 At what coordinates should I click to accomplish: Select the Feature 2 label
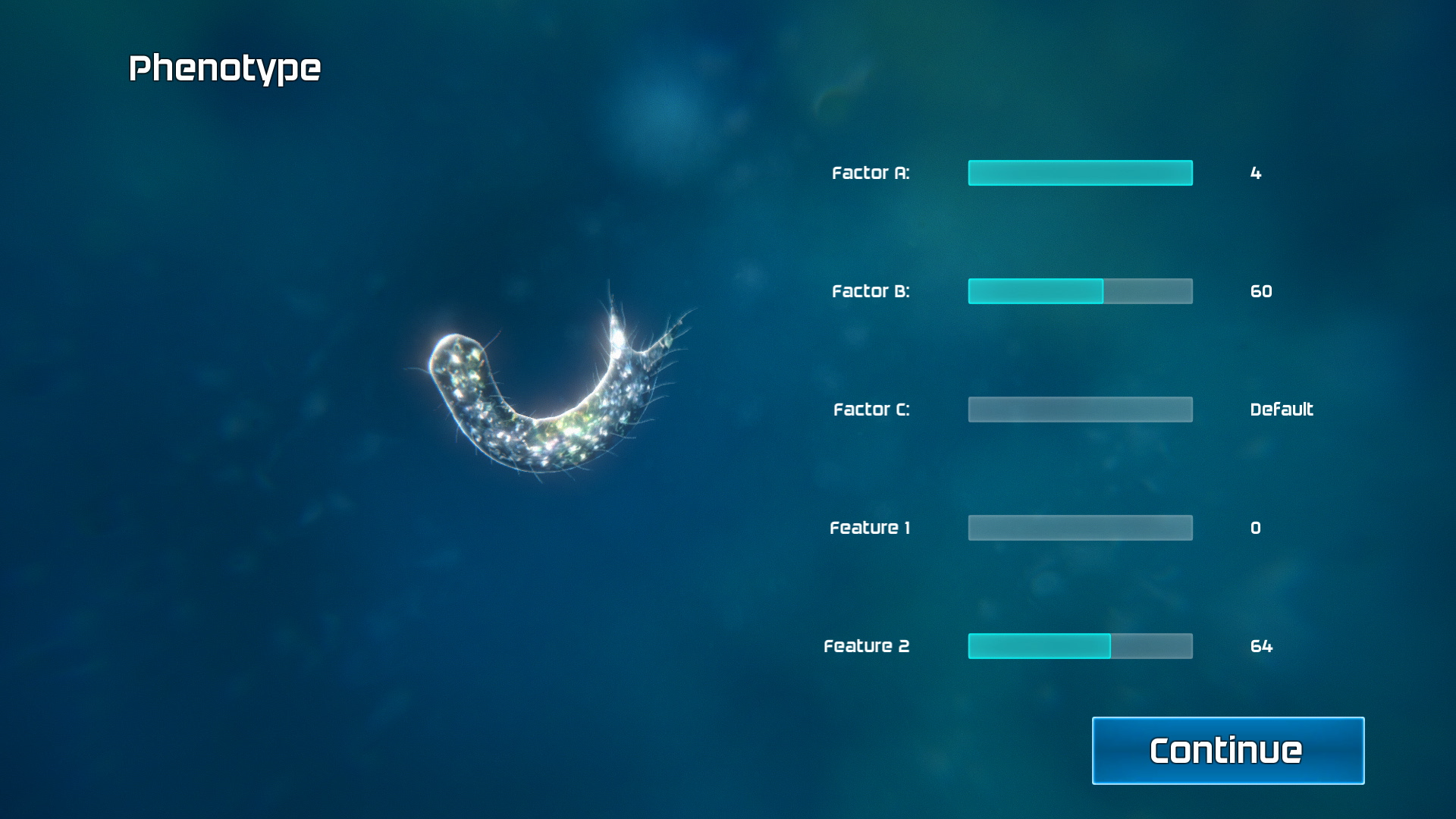(866, 645)
